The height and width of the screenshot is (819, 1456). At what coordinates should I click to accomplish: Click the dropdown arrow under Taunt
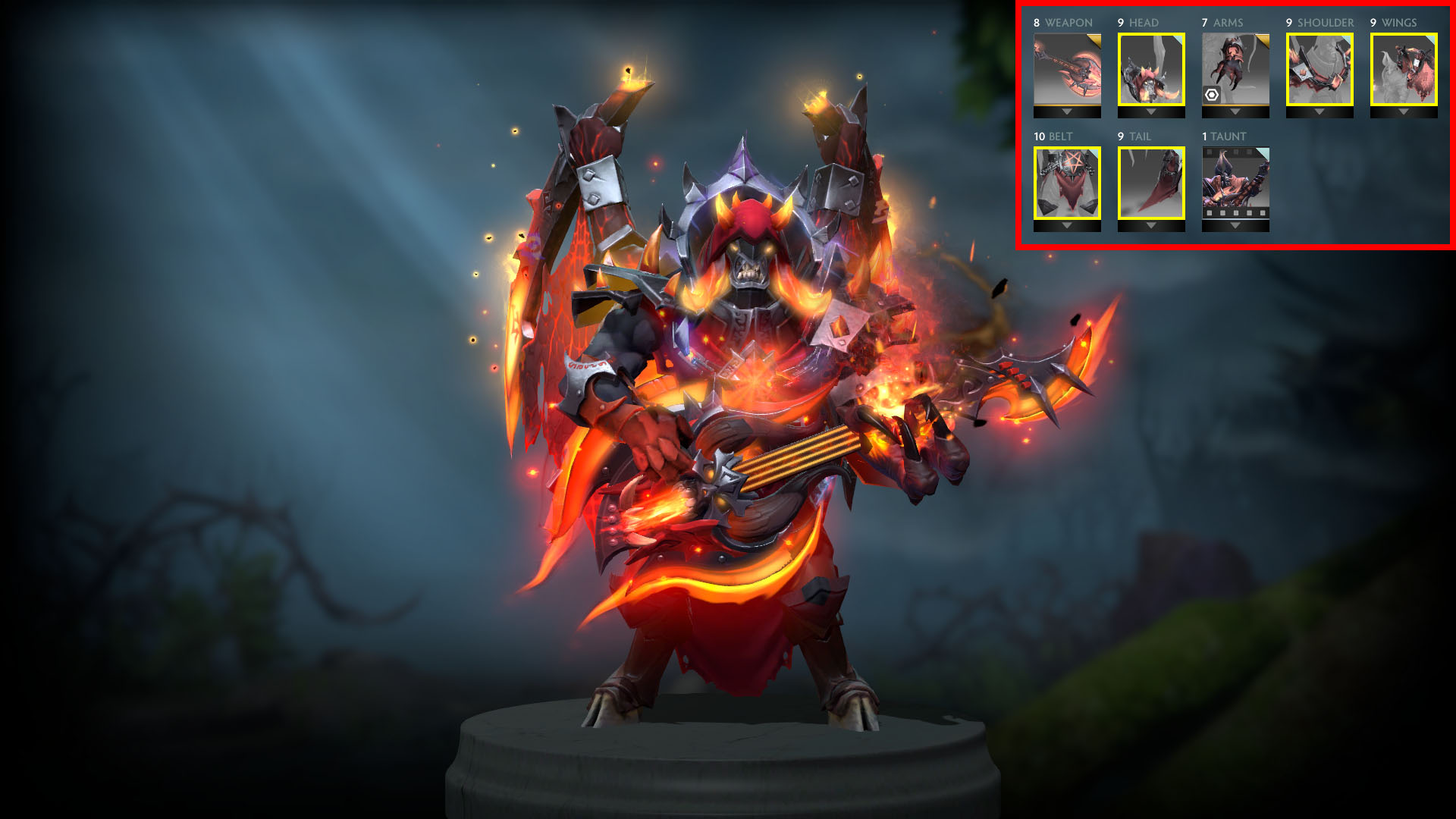[1235, 226]
